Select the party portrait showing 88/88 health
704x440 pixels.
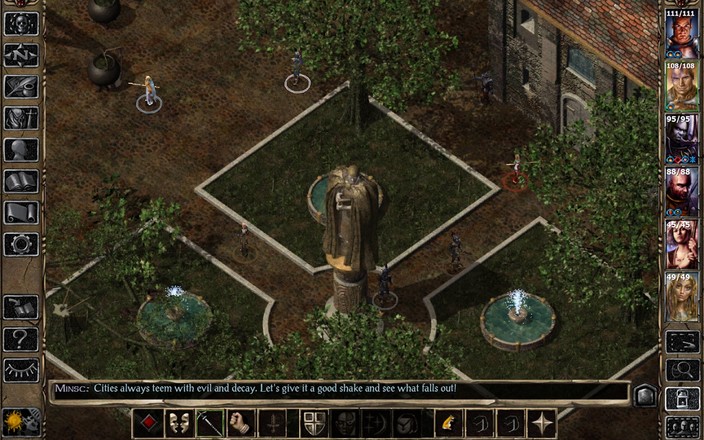coord(682,191)
